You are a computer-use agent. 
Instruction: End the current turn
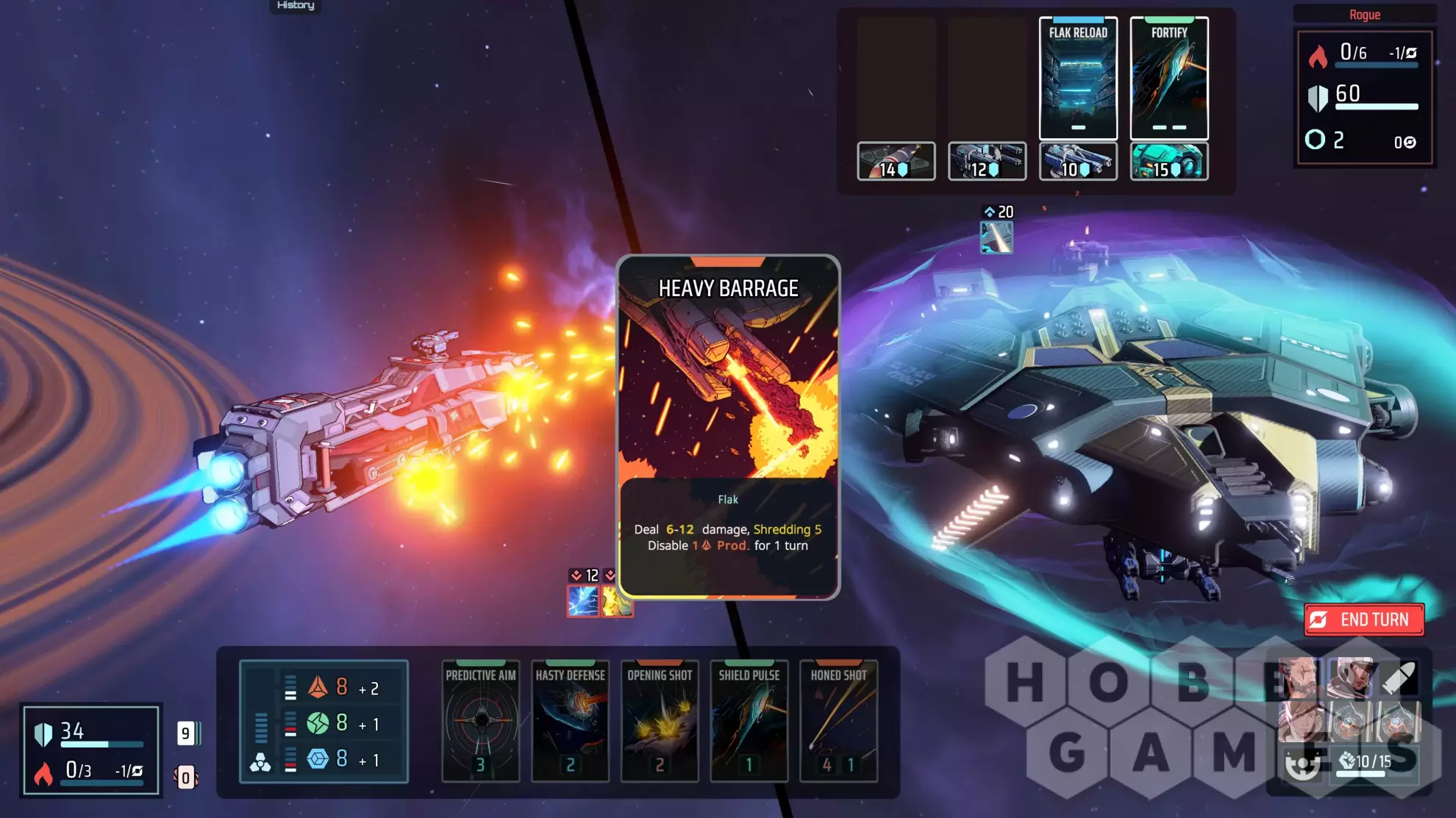coord(1364,620)
